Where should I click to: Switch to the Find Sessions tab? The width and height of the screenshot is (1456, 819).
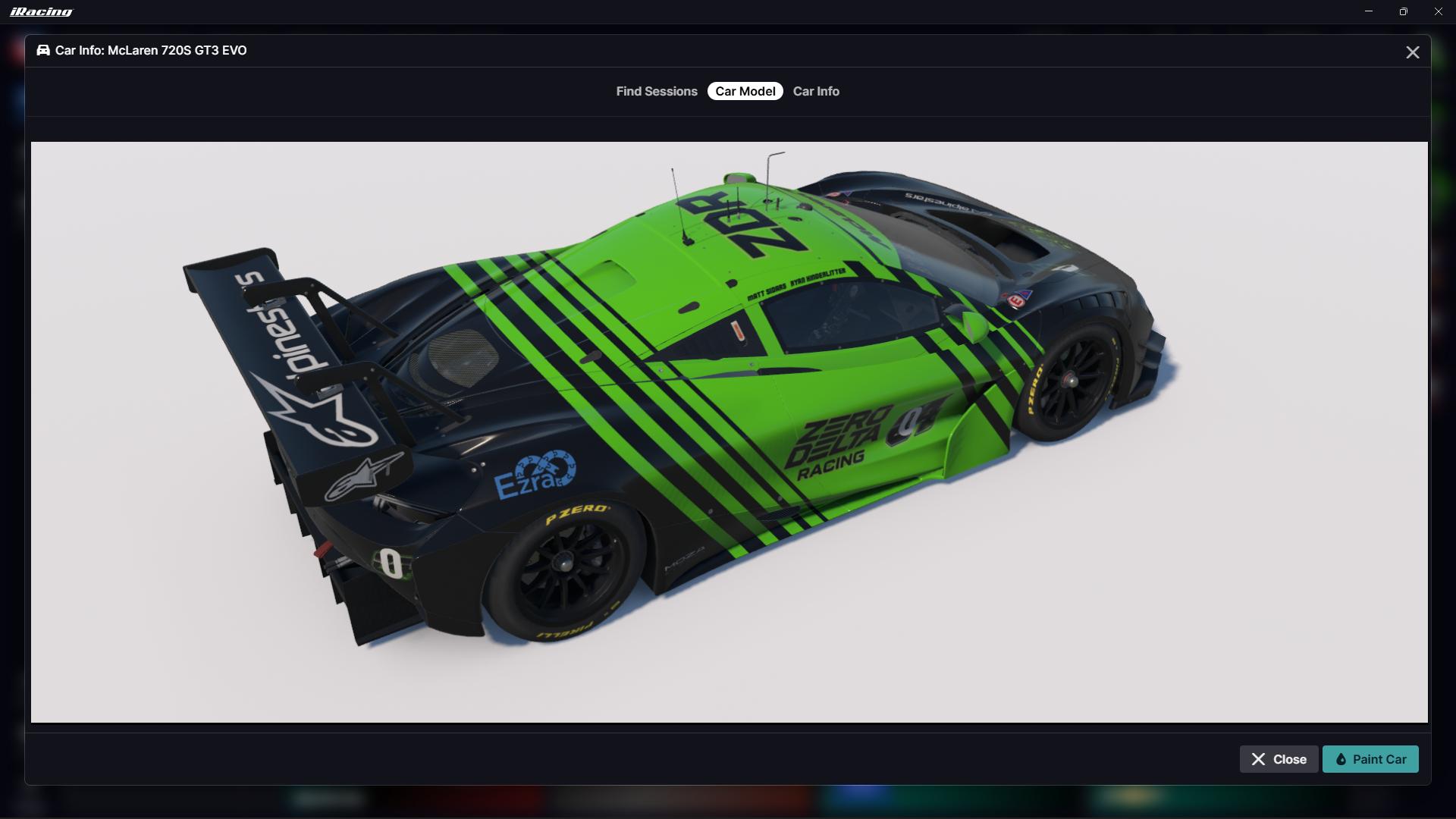(656, 91)
